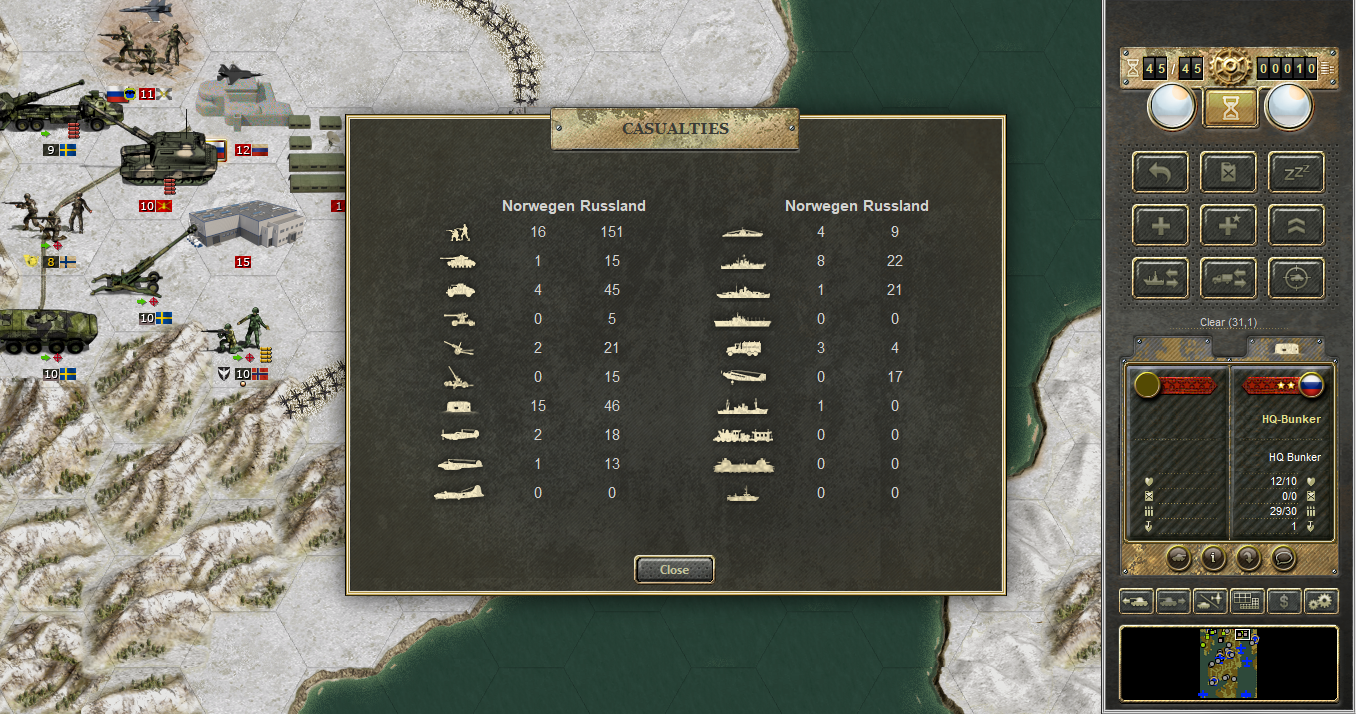Upgrade the unit with the chevrons button
Image resolution: width=1356 pixels, height=714 pixels.
(1296, 225)
